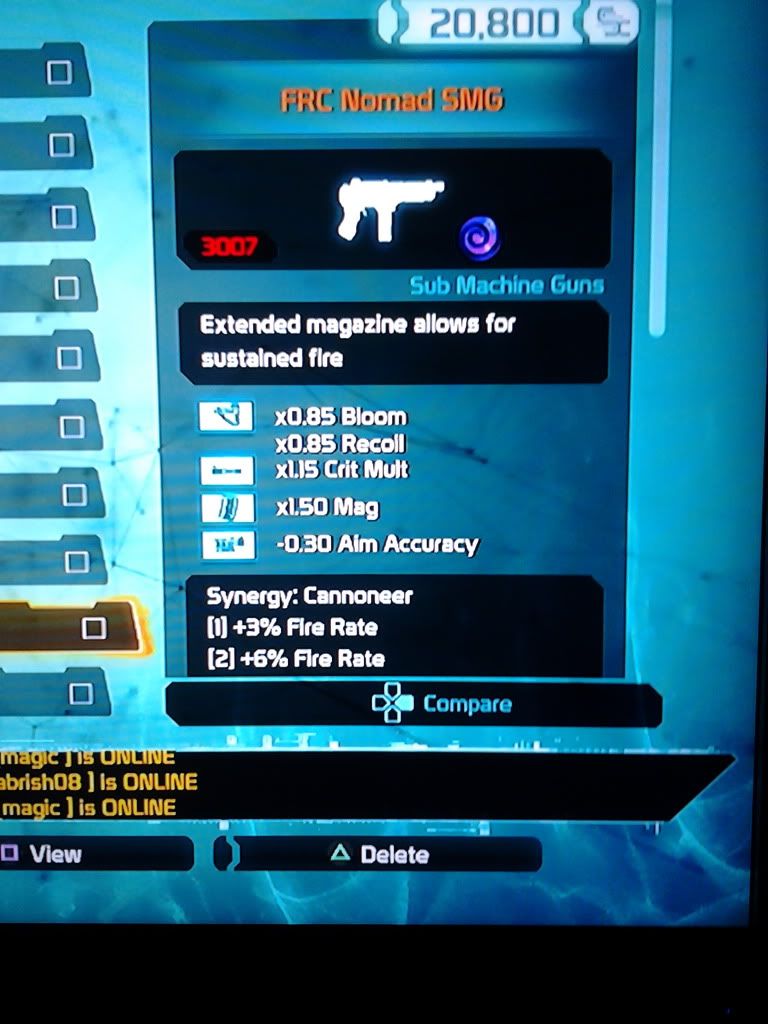Inspect the purple swirl nano effect icon
The width and height of the screenshot is (768, 1024).
[x=480, y=239]
